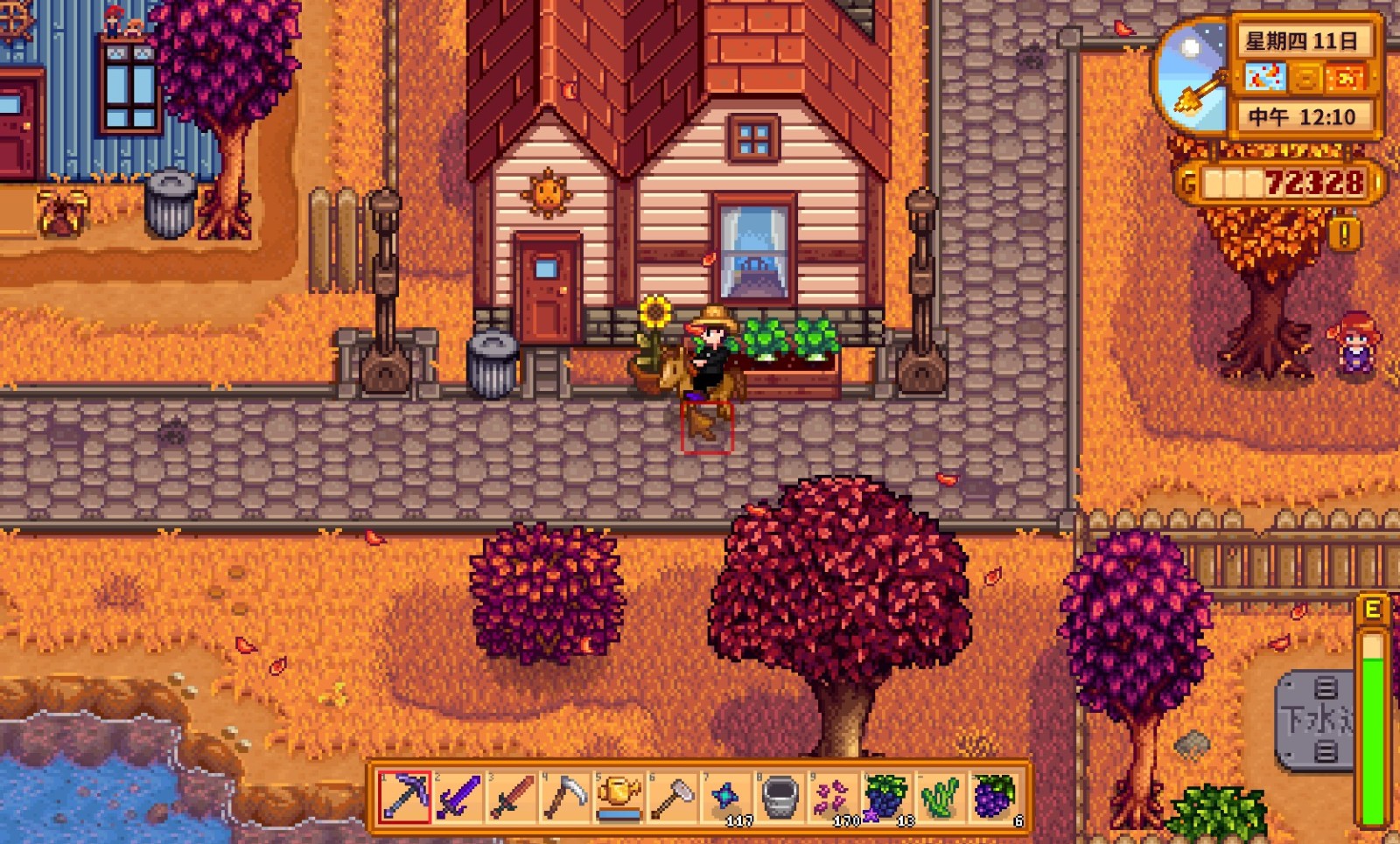Screen dimensions: 1400x844
Task: Choose the green seaweed item slot
Action: (940, 797)
